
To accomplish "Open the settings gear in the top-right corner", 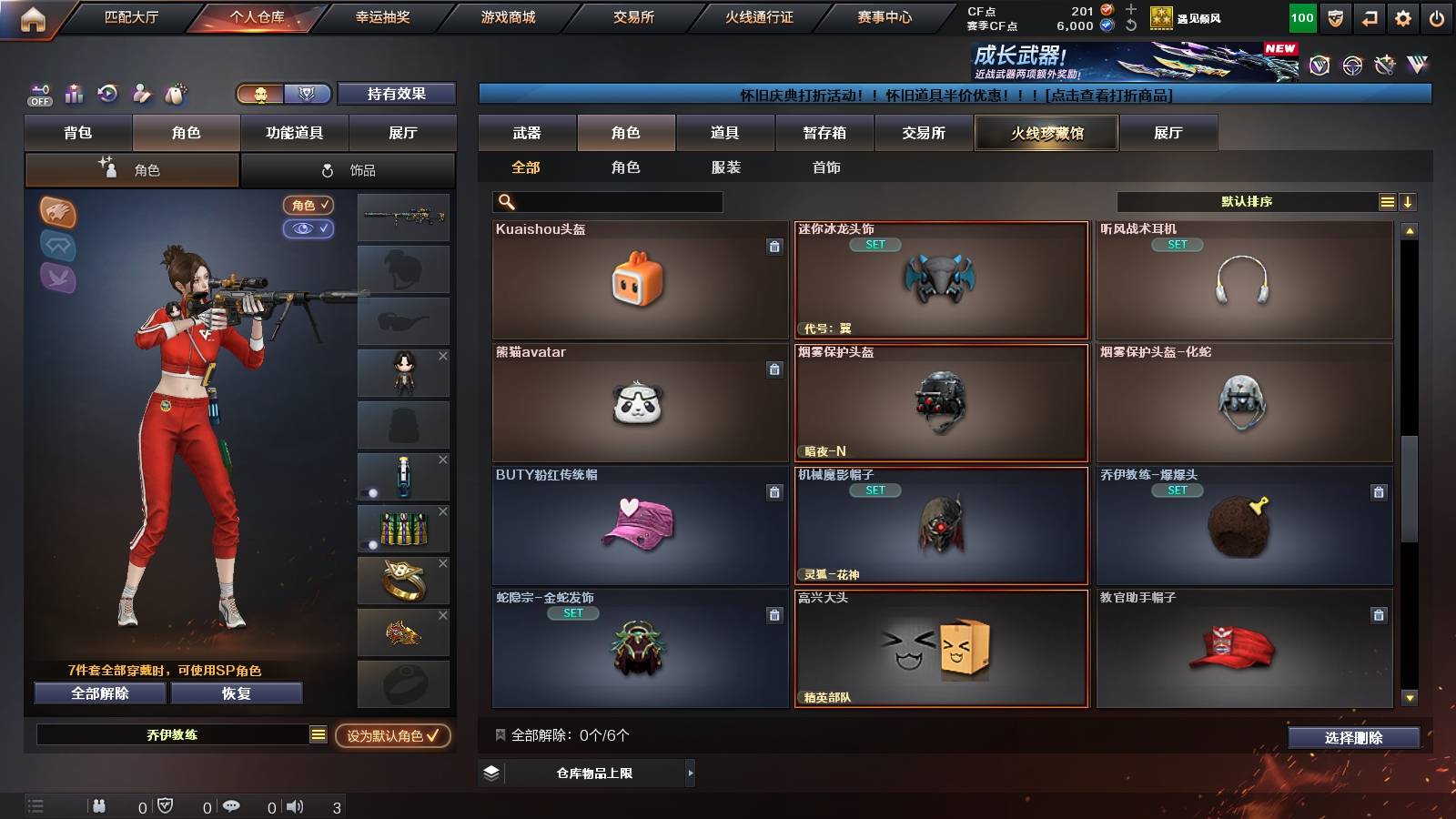I will click(x=1402, y=16).
